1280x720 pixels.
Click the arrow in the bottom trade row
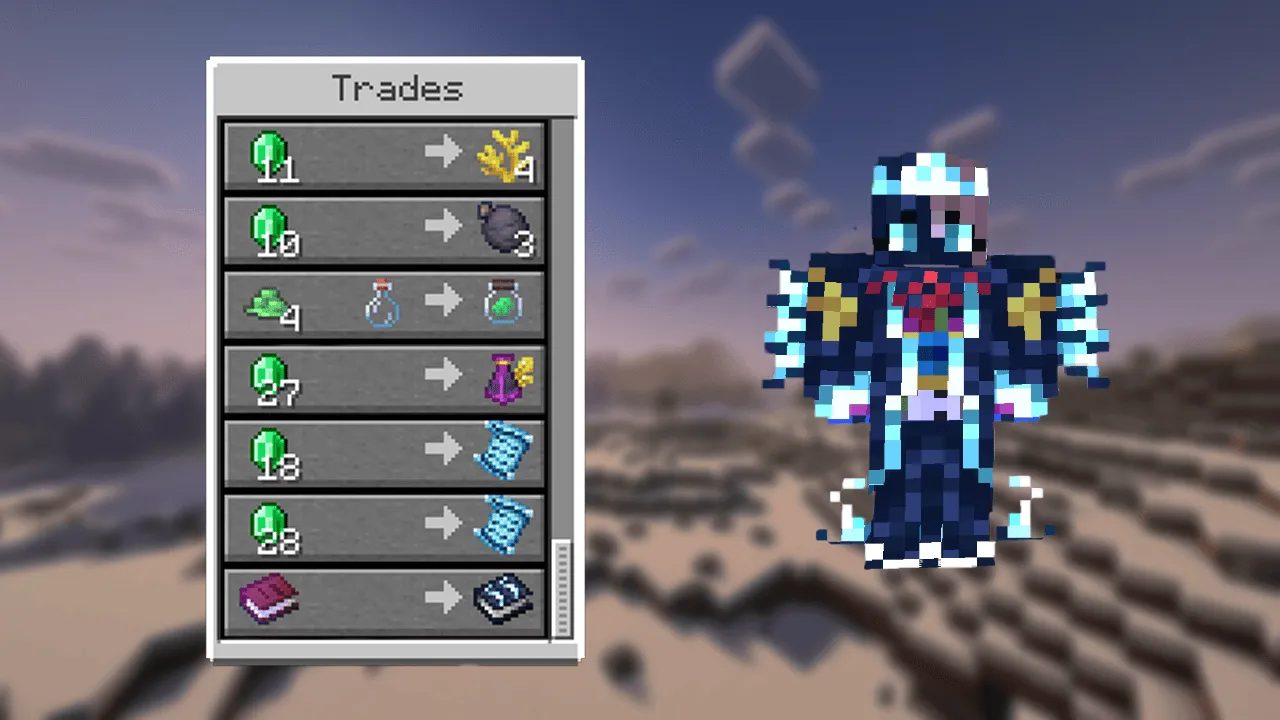click(x=443, y=597)
